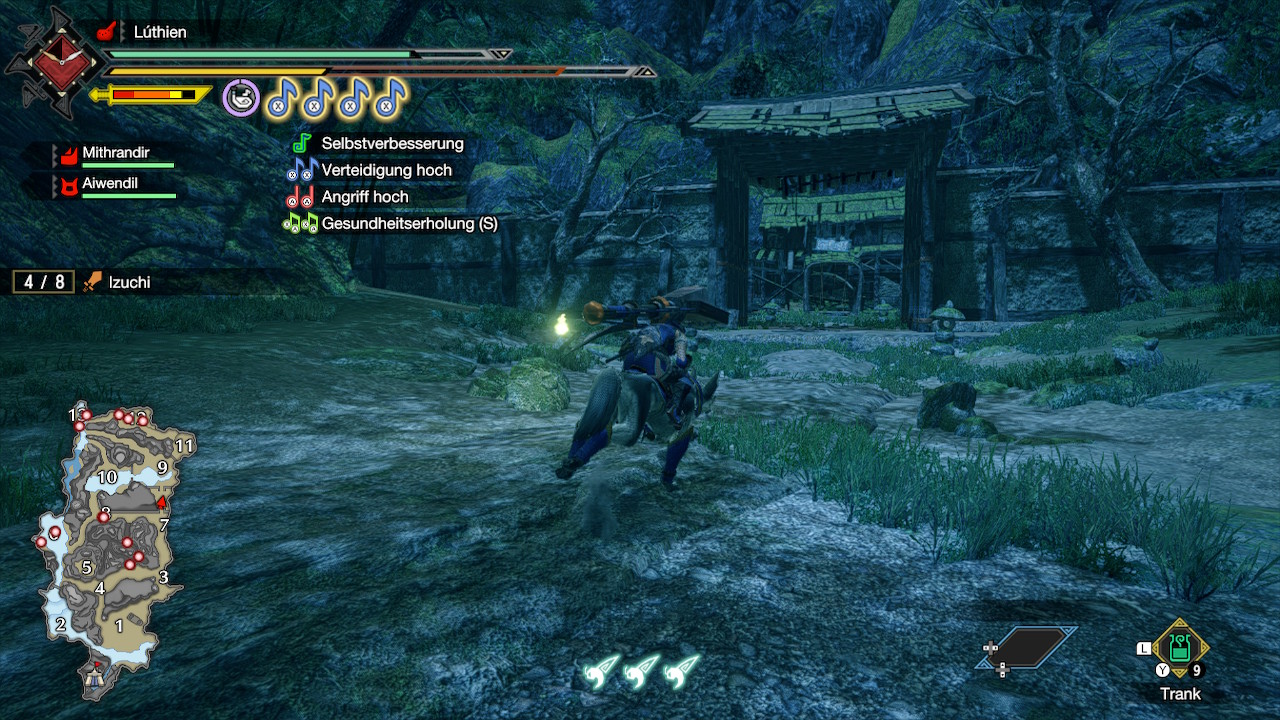Select the Trank item slot
The height and width of the screenshot is (720, 1280).
[x=1180, y=651]
